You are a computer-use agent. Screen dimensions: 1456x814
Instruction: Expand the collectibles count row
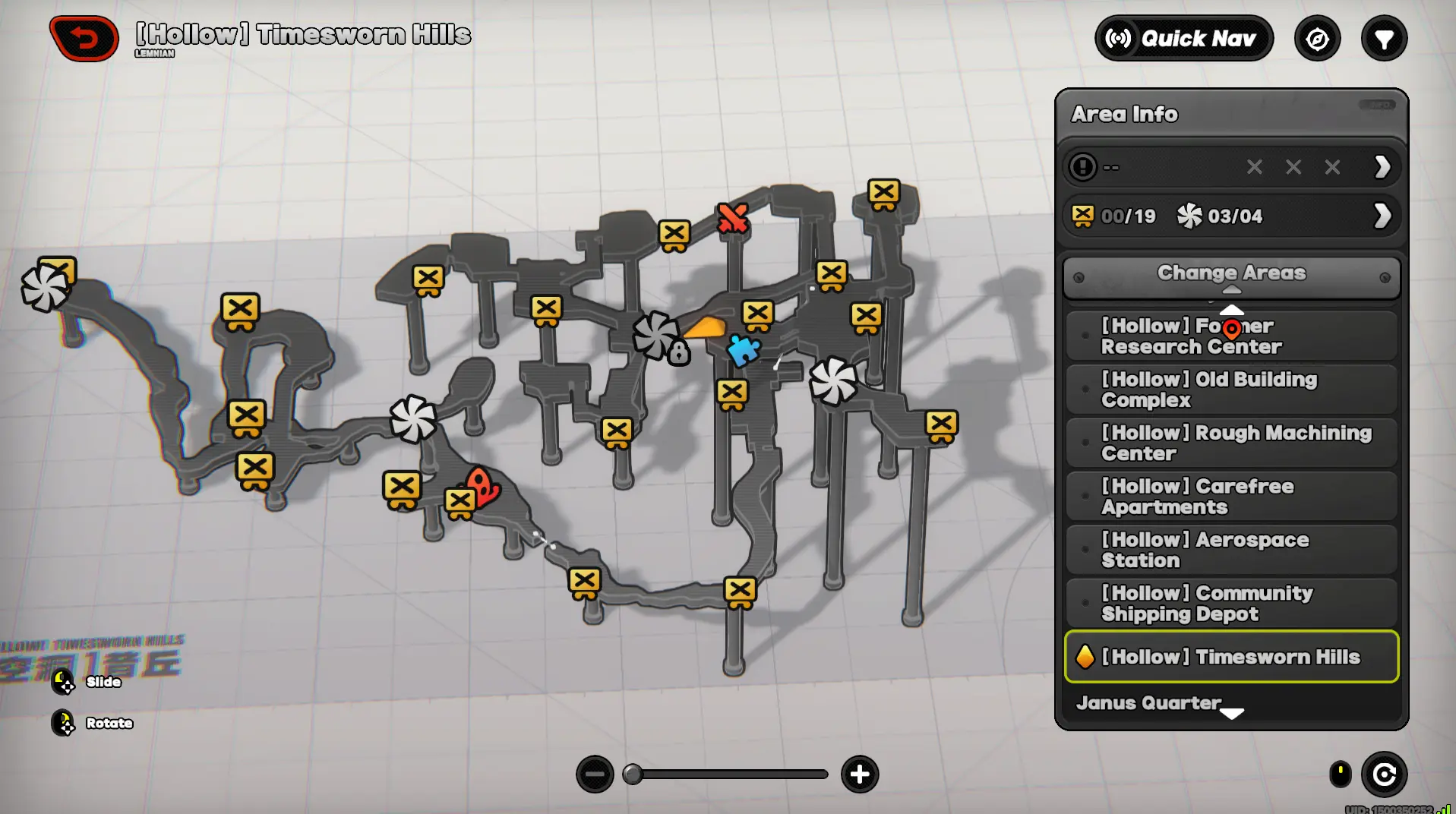[1382, 216]
